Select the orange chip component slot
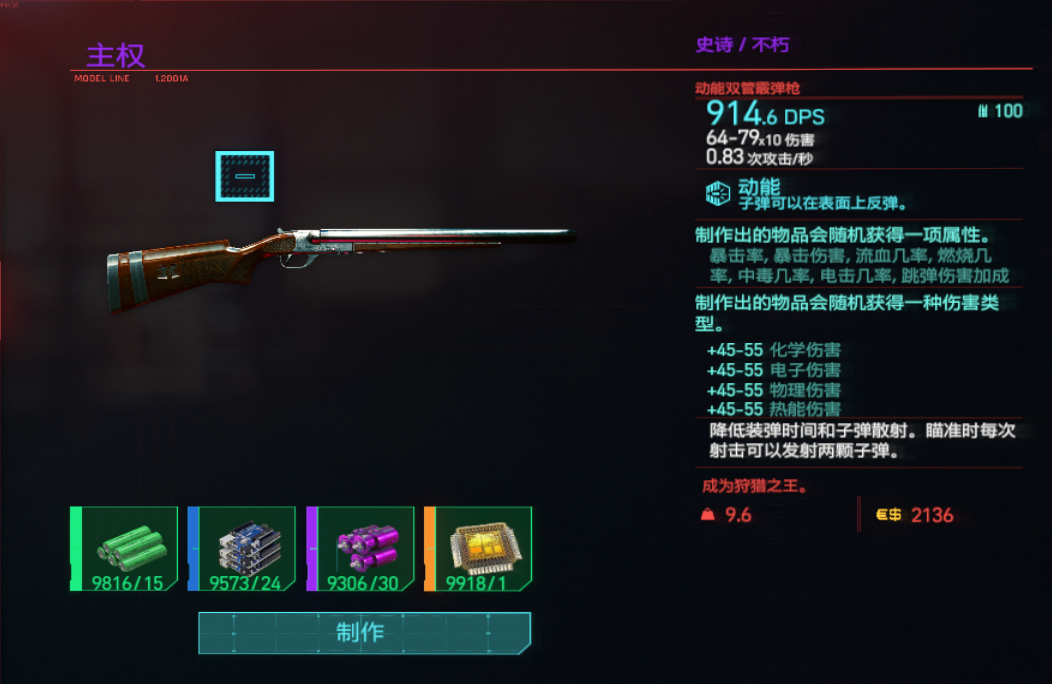 tap(478, 549)
